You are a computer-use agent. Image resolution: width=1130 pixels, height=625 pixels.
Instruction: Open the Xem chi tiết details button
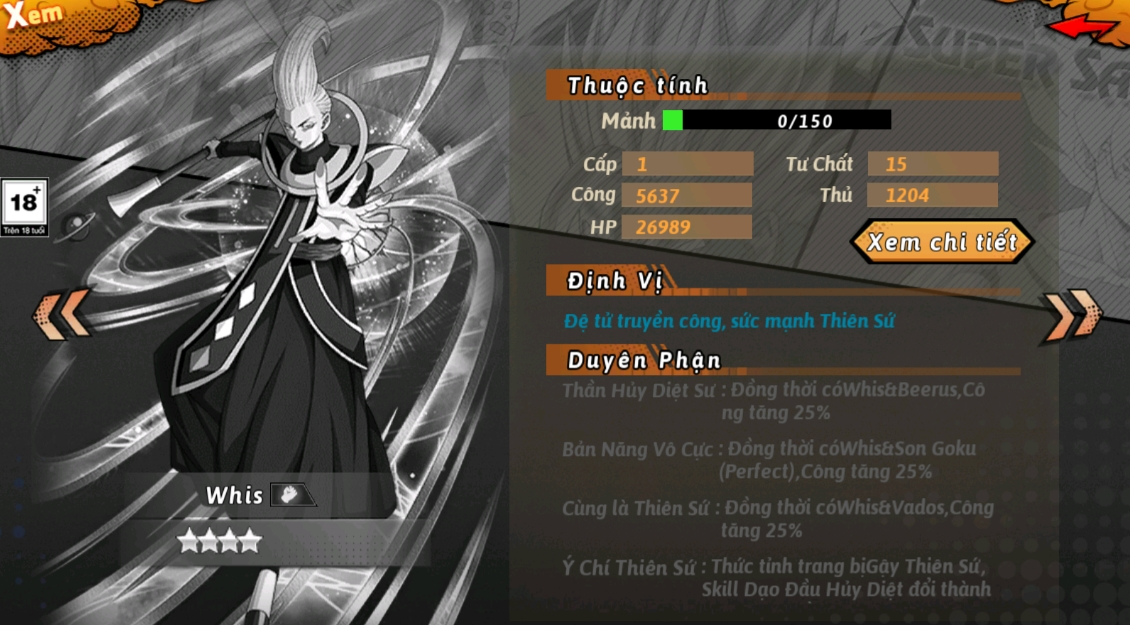coord(941,242)
